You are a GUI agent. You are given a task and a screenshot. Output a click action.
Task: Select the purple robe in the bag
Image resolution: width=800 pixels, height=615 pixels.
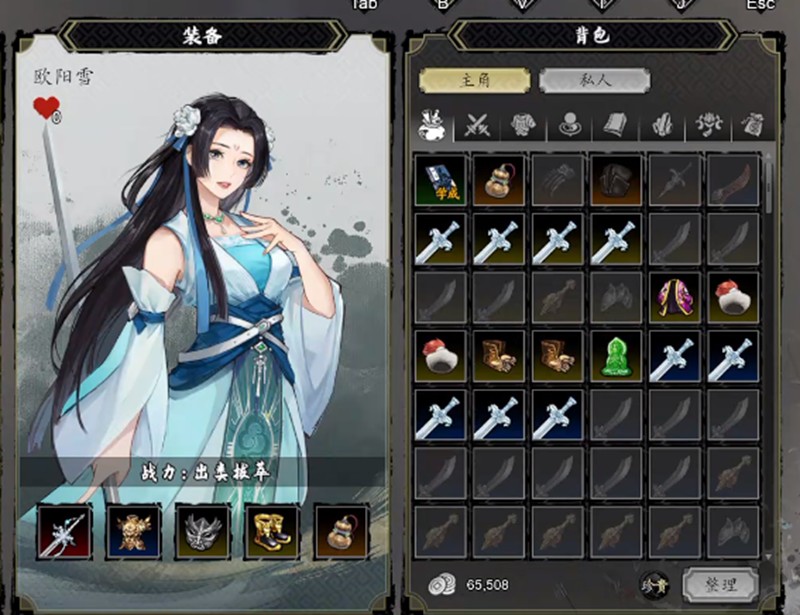click(x=675, y=297)
